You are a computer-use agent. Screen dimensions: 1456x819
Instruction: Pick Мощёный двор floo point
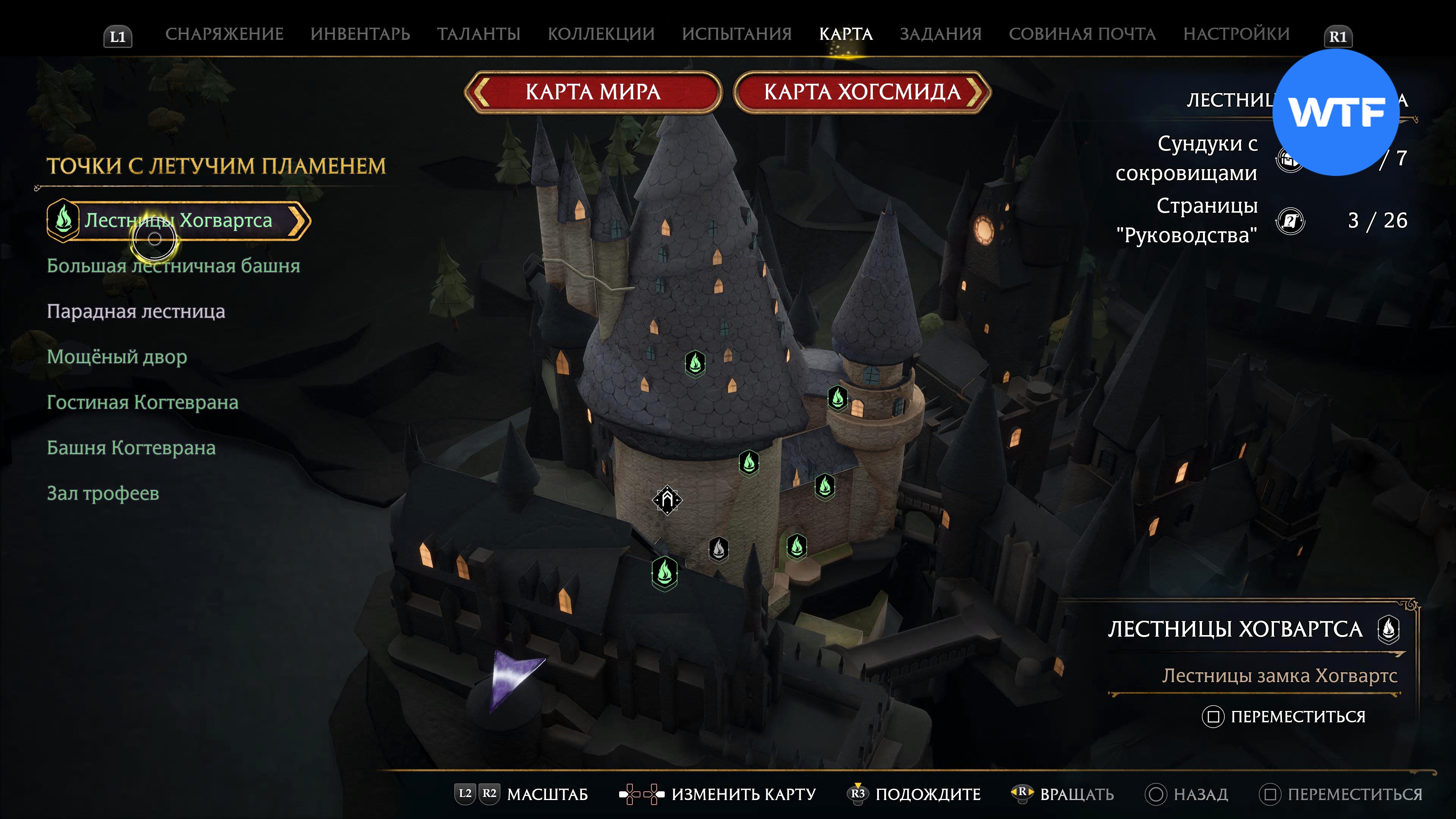coord(116,357)
